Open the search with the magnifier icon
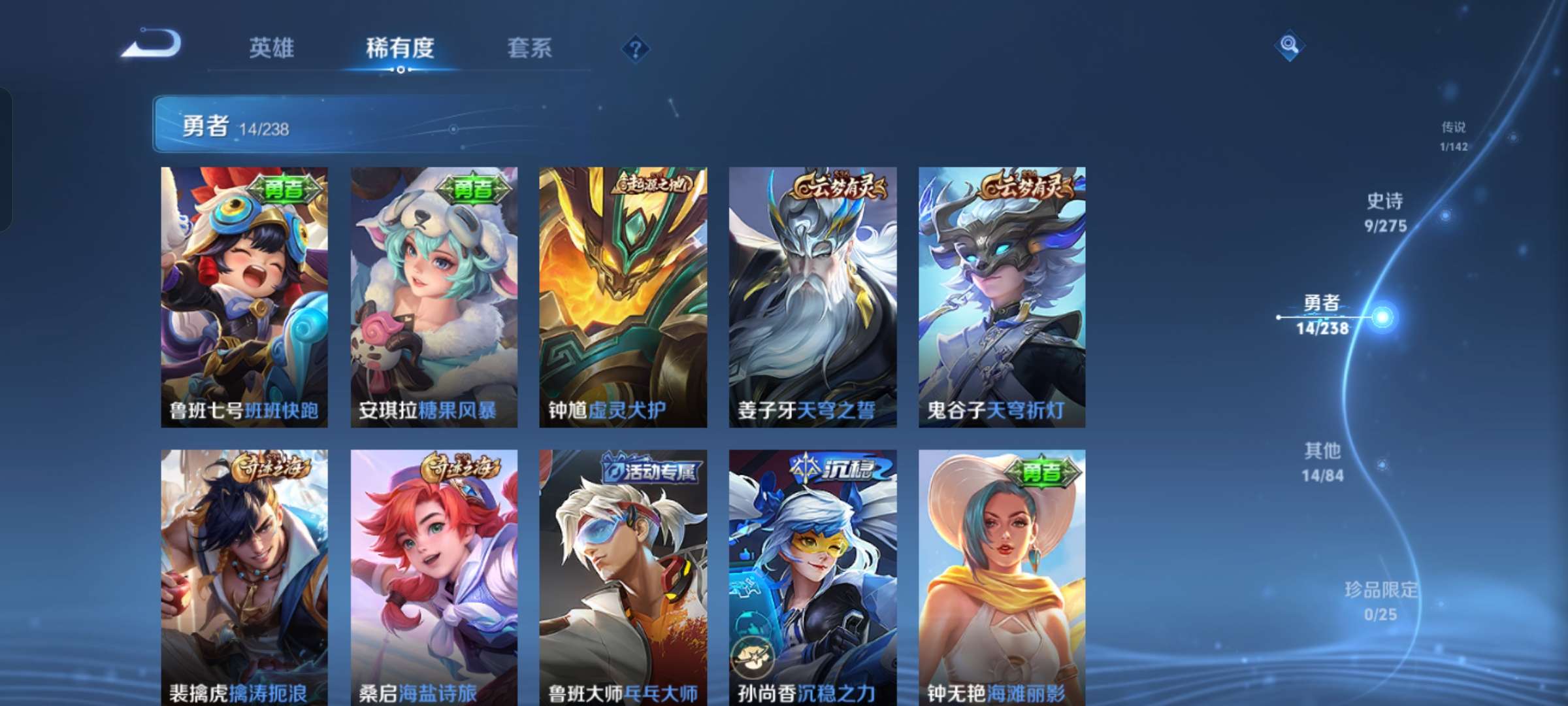The height and width of the screenshot is (706, 1568). tap(1289, 46)
